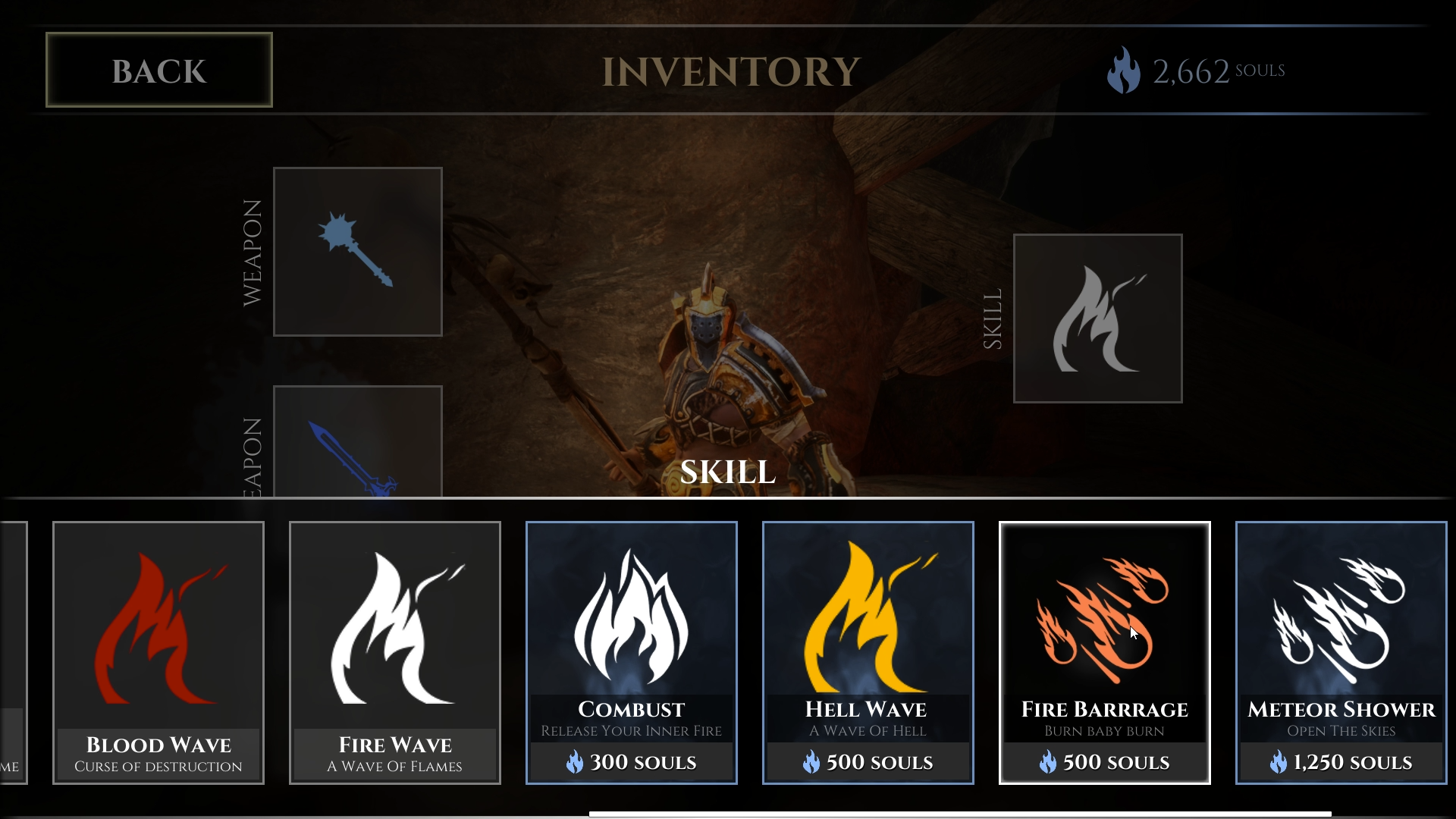Equip the Blood Wave skill card

158,652
